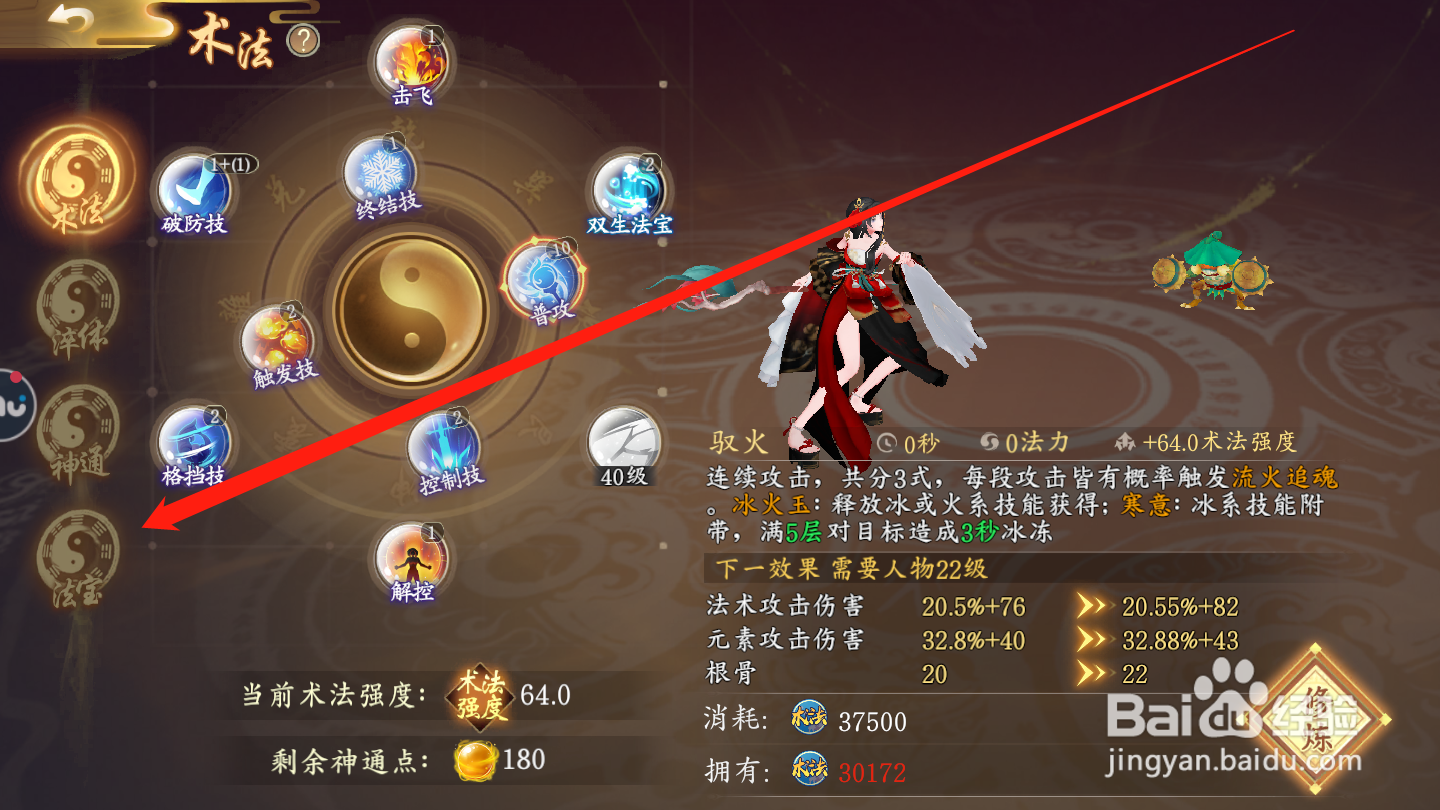Click the 双生法宝 skill icon
1440x810 pixels.
click(x=626, y=187)
